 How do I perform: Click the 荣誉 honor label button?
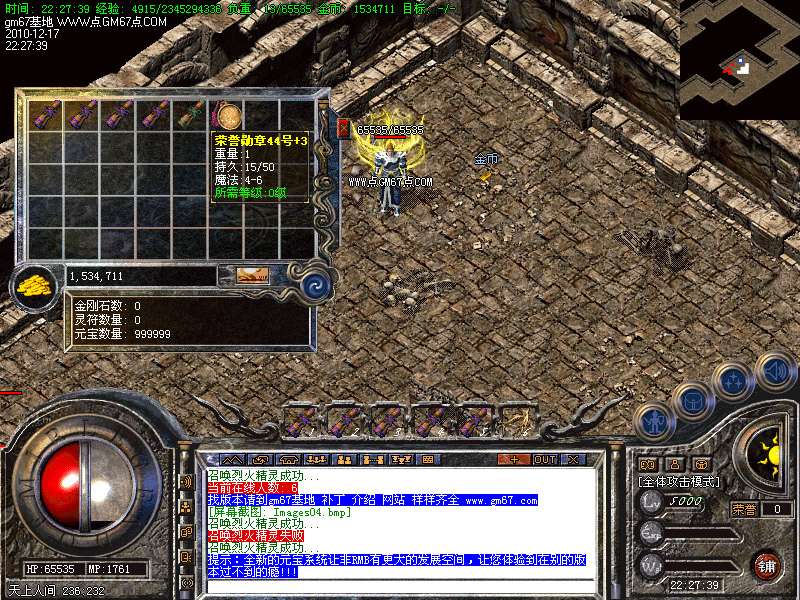pyautogui.click(x=743, y=509)
